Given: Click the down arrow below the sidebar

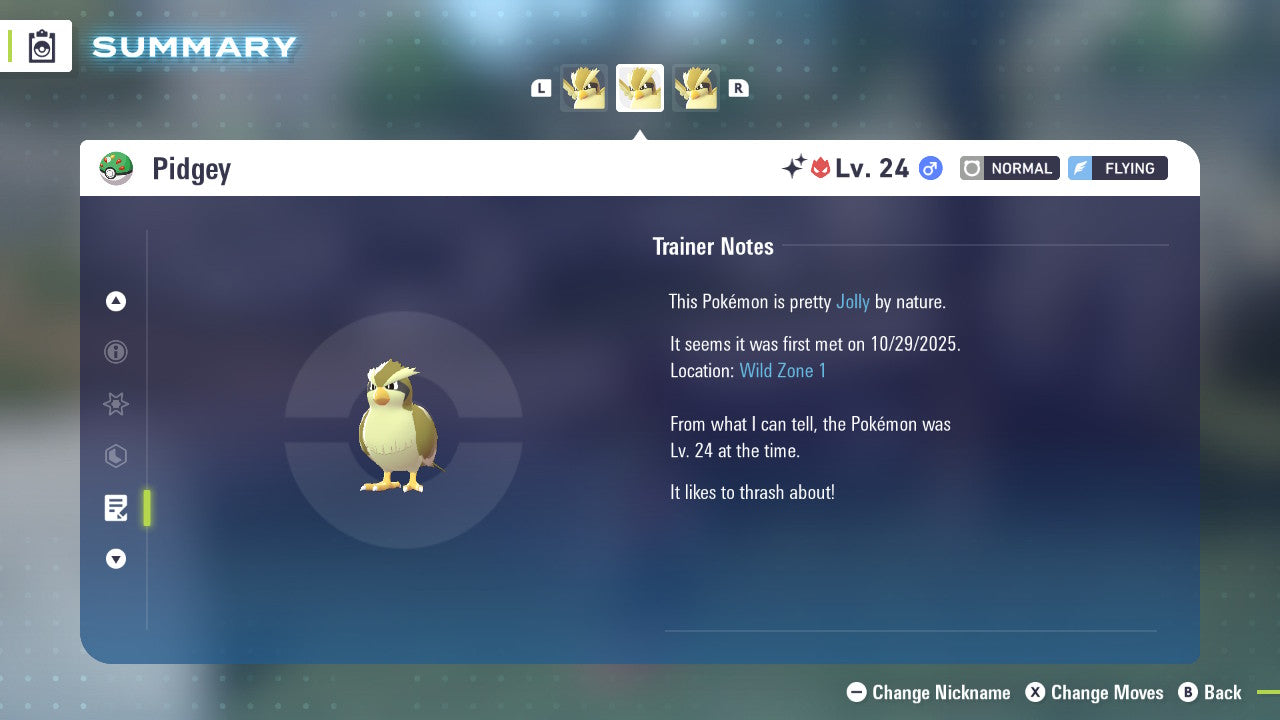Looking at the screenshot, I should [x=115, y=559].
